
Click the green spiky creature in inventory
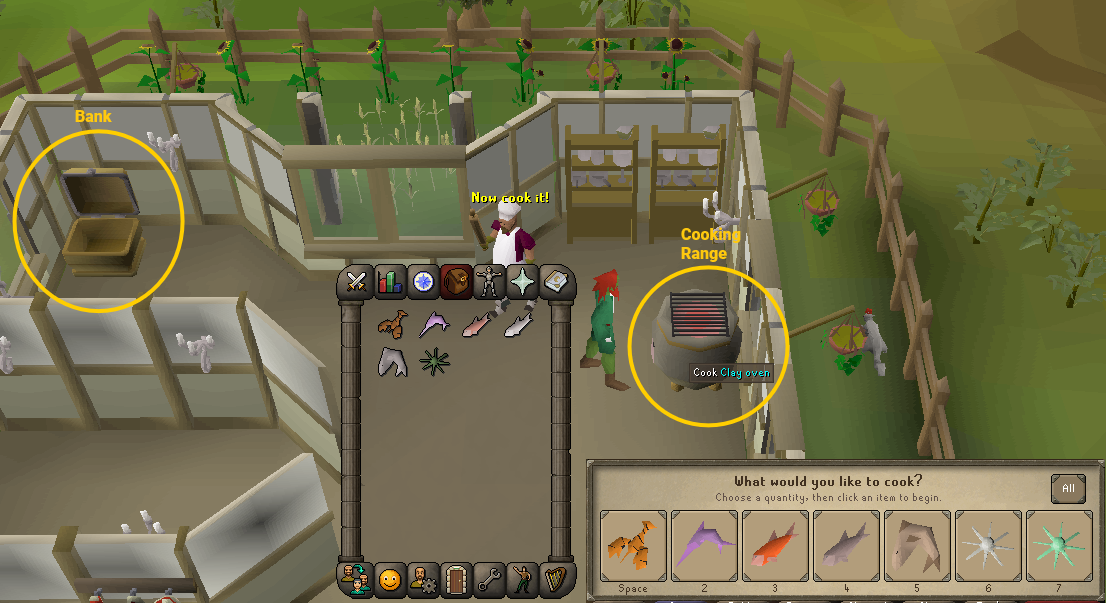434,361
